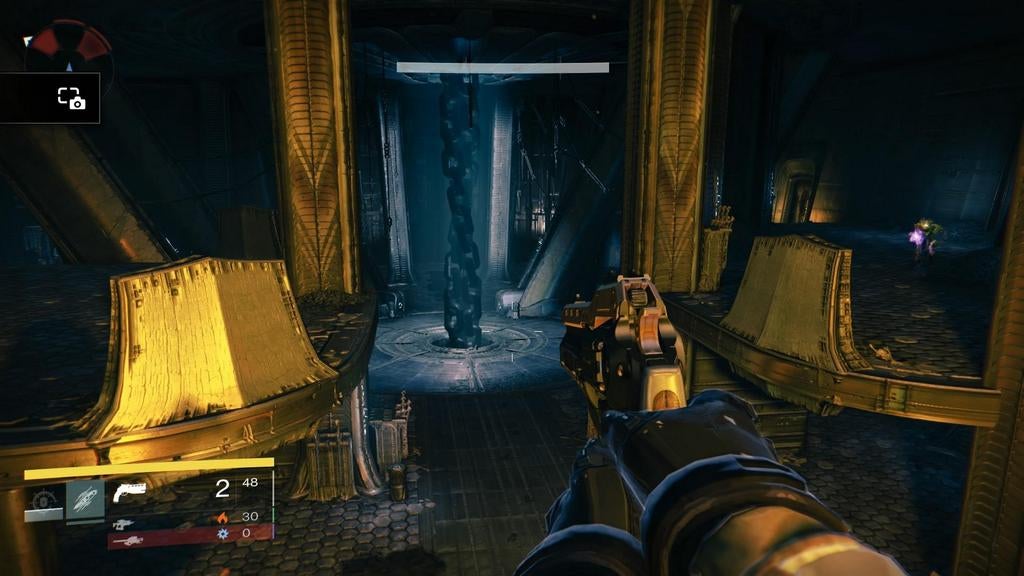Activate the dimmed grenade ability icon
This screenshot has width=1024, height=576.
43,502
